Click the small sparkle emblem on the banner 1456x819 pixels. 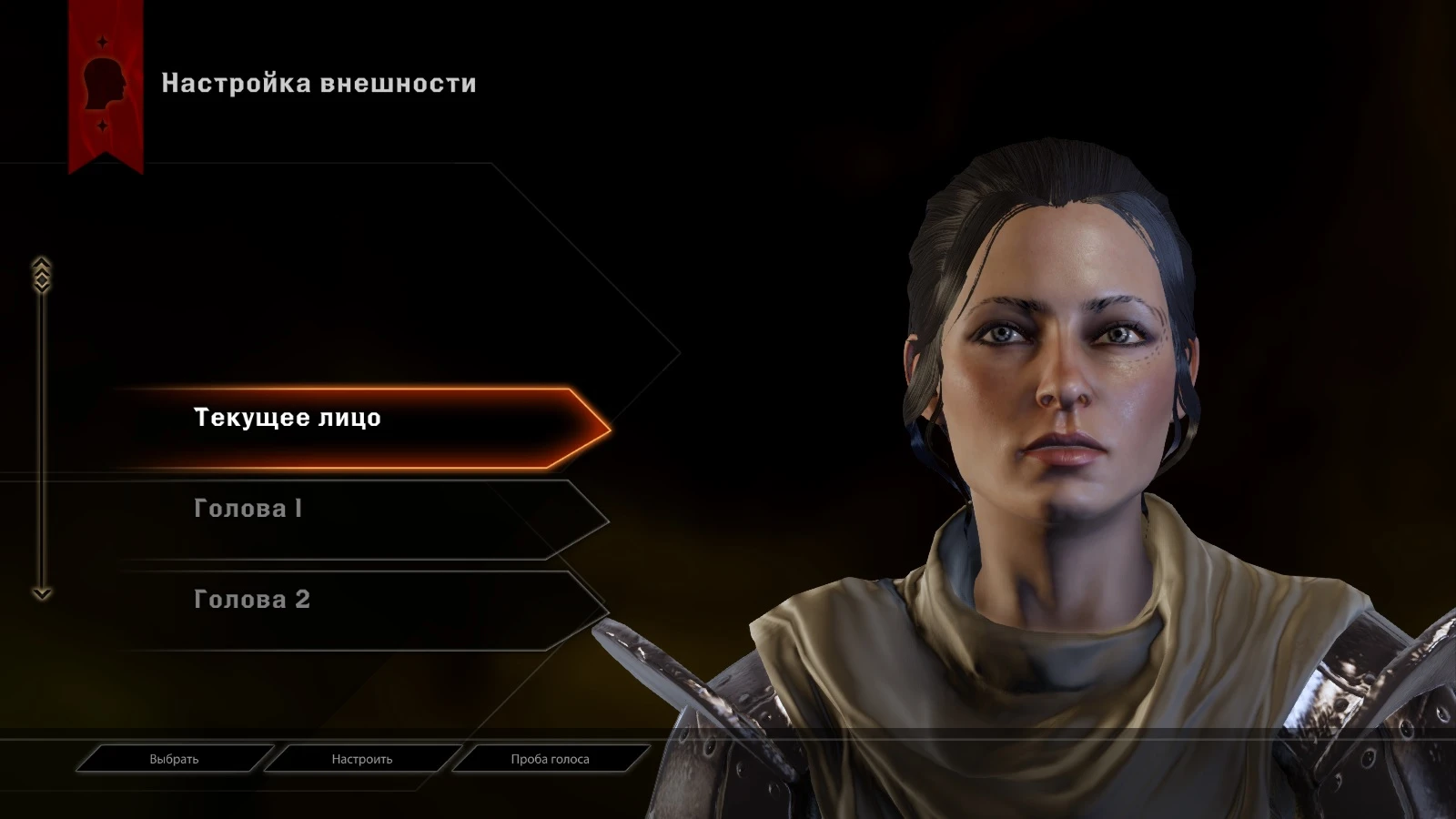102,41
